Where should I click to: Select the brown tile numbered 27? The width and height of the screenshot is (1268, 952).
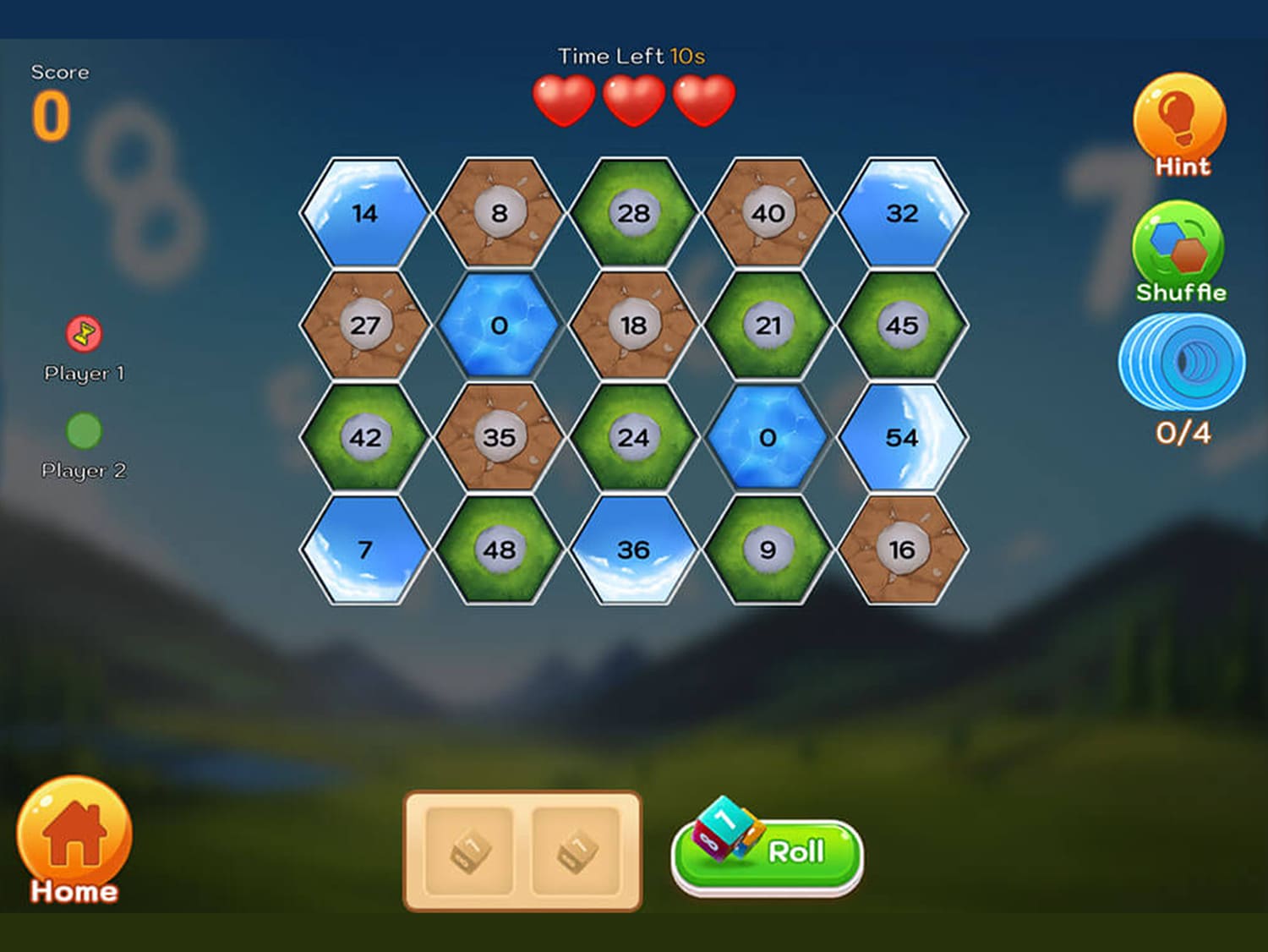click(365, 326)
